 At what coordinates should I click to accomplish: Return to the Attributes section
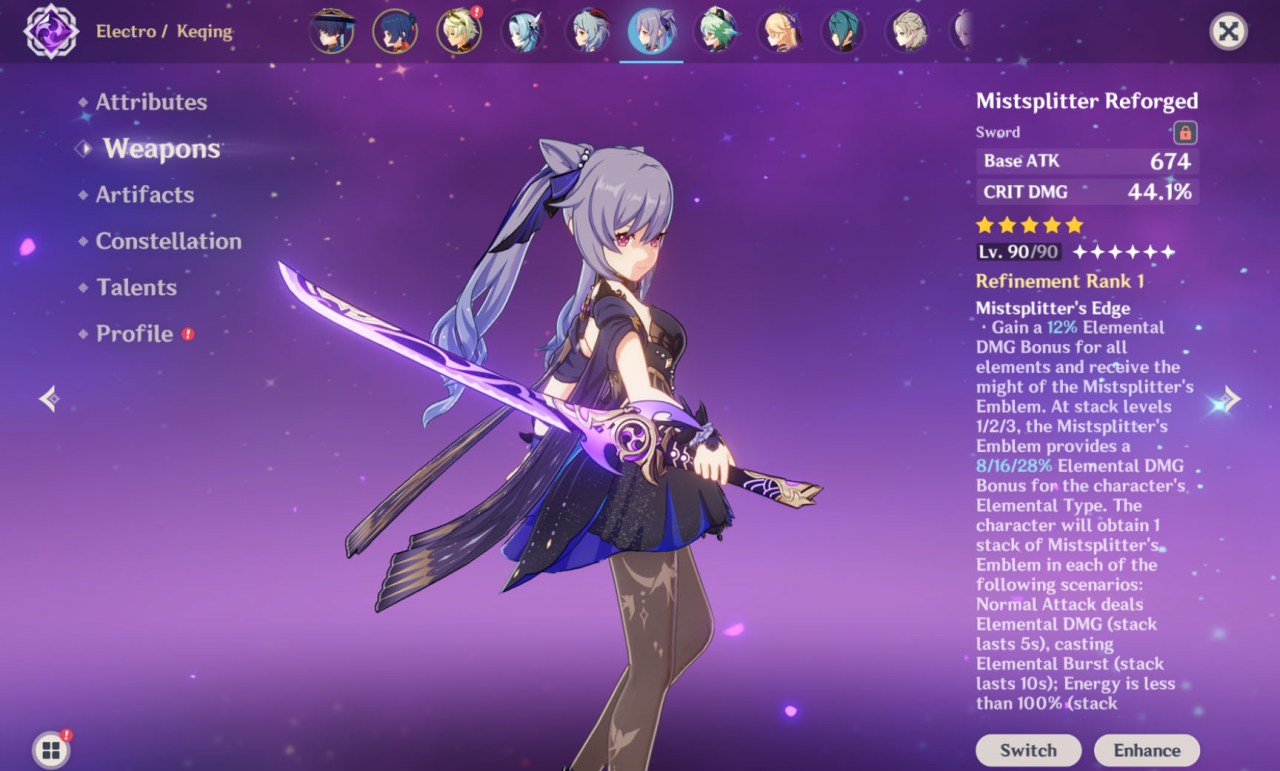pyautogui.click(x=151, y=101)
